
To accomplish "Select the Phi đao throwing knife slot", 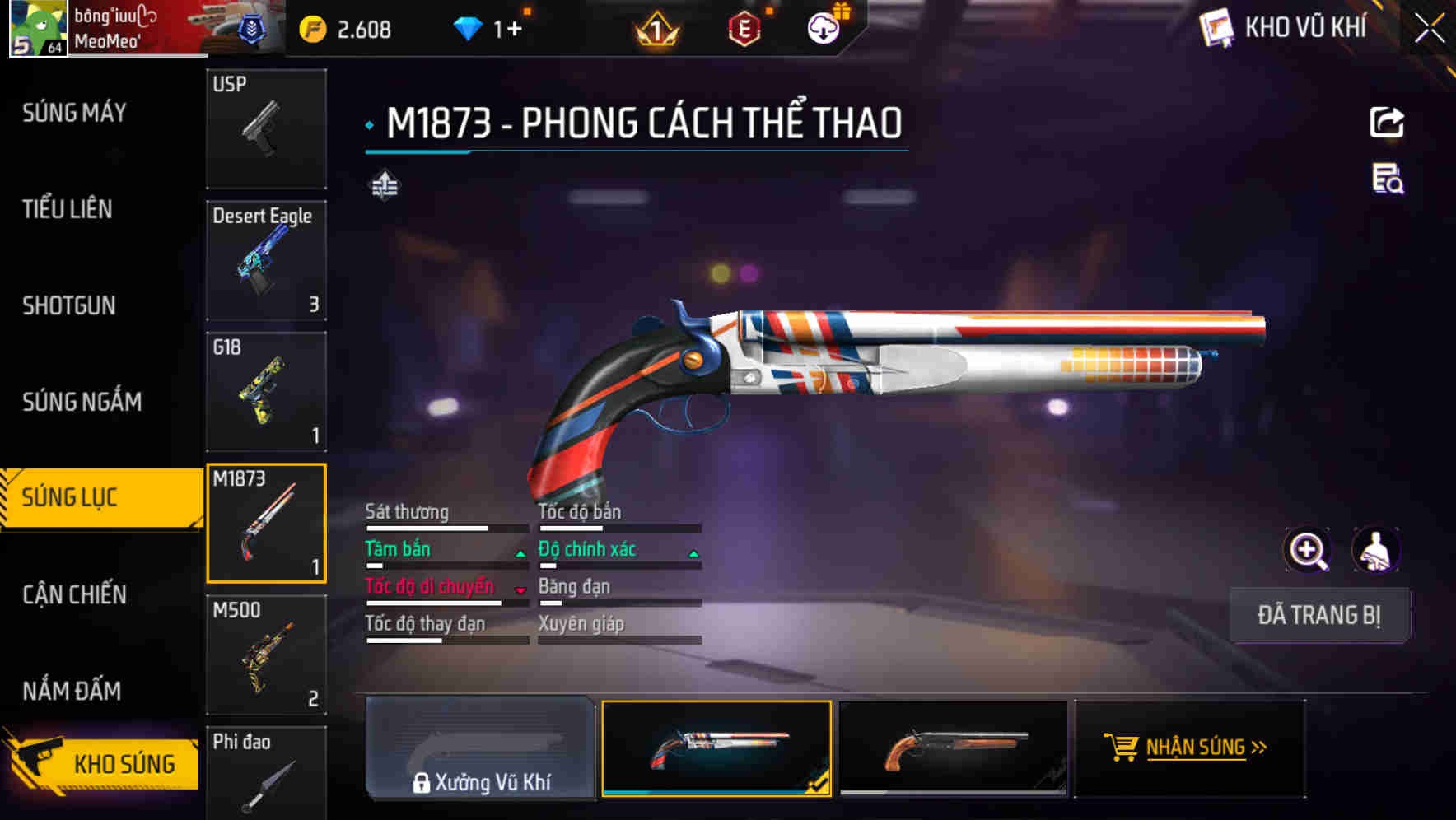I will click(x=266, y=774).
